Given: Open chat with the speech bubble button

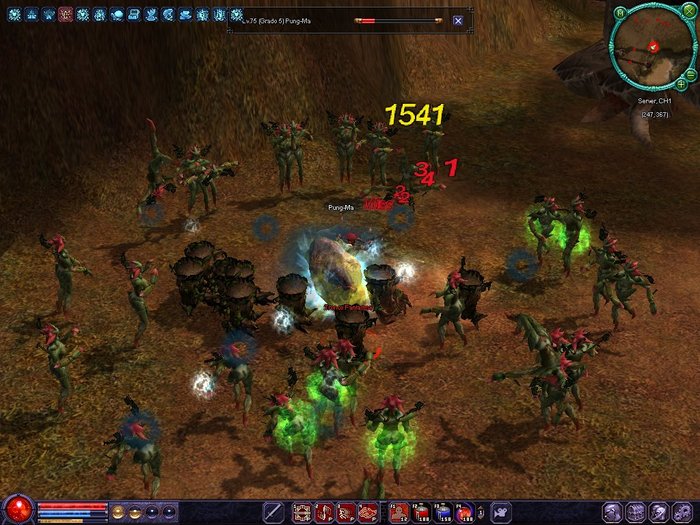Looking at the screenshot, I should pyautogui.click(x=502, y=512).
